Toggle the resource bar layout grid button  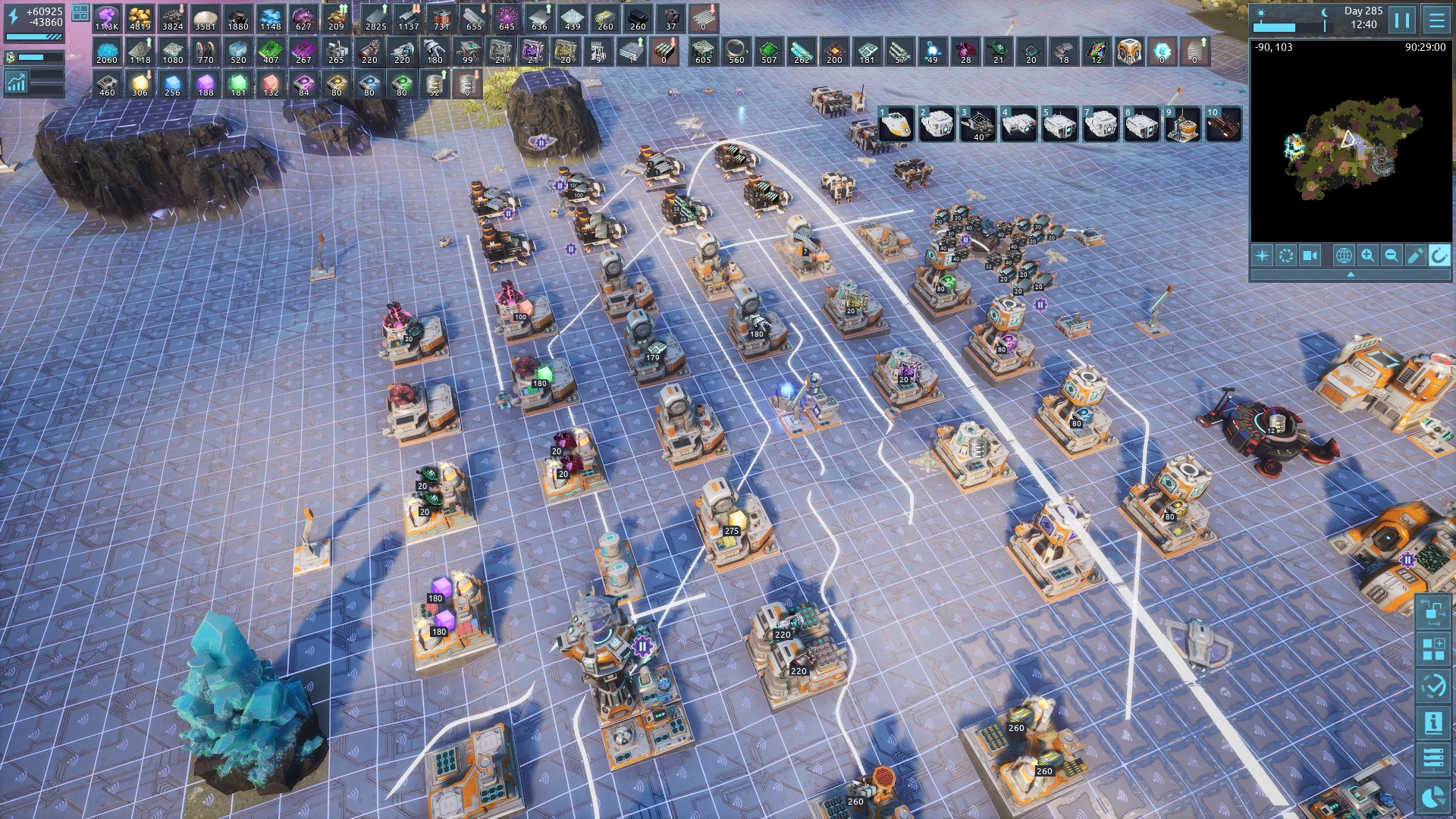pyautogui.click(x=80, y=13)
